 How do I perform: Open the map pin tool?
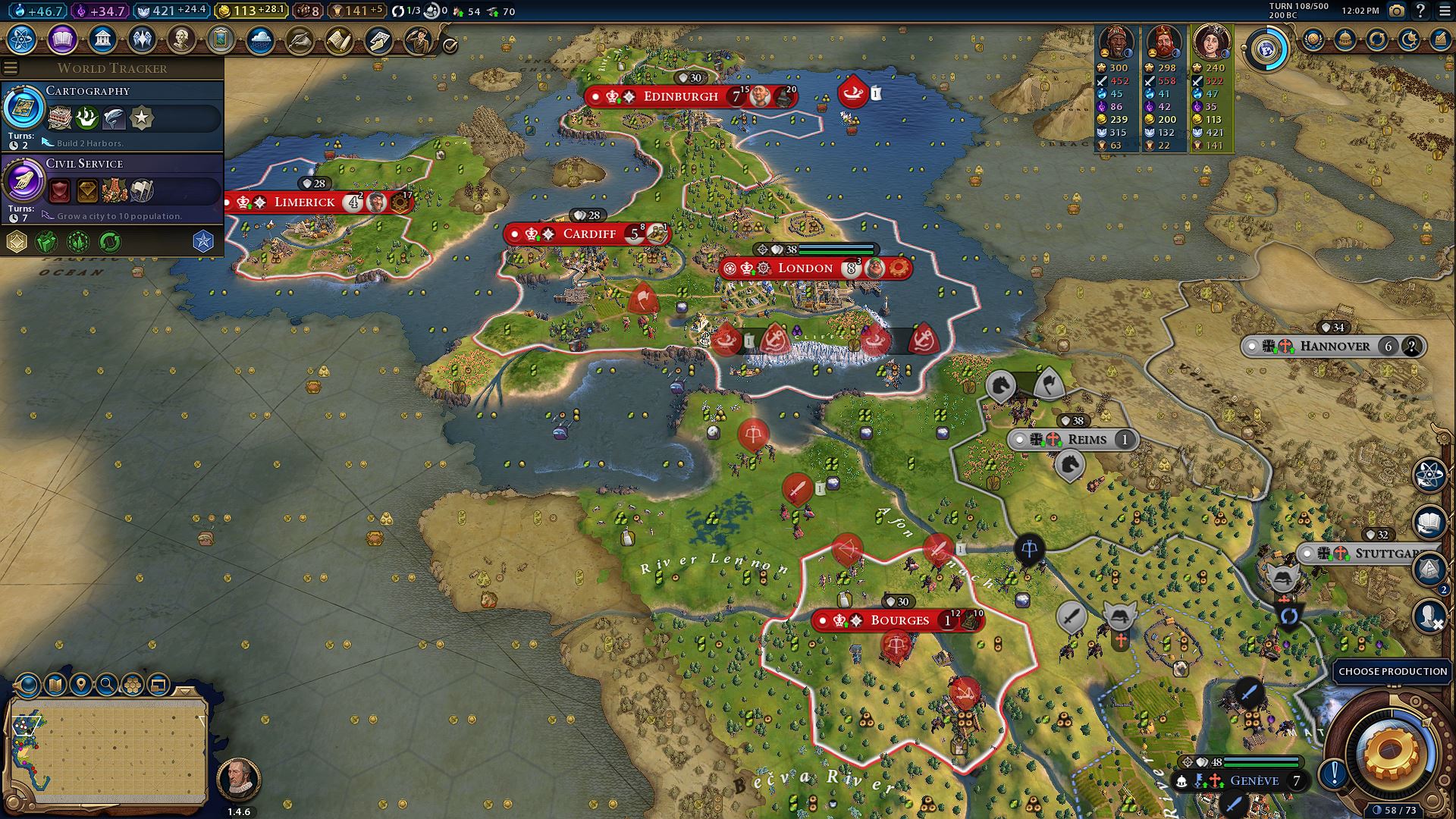(x=80, y=685)
